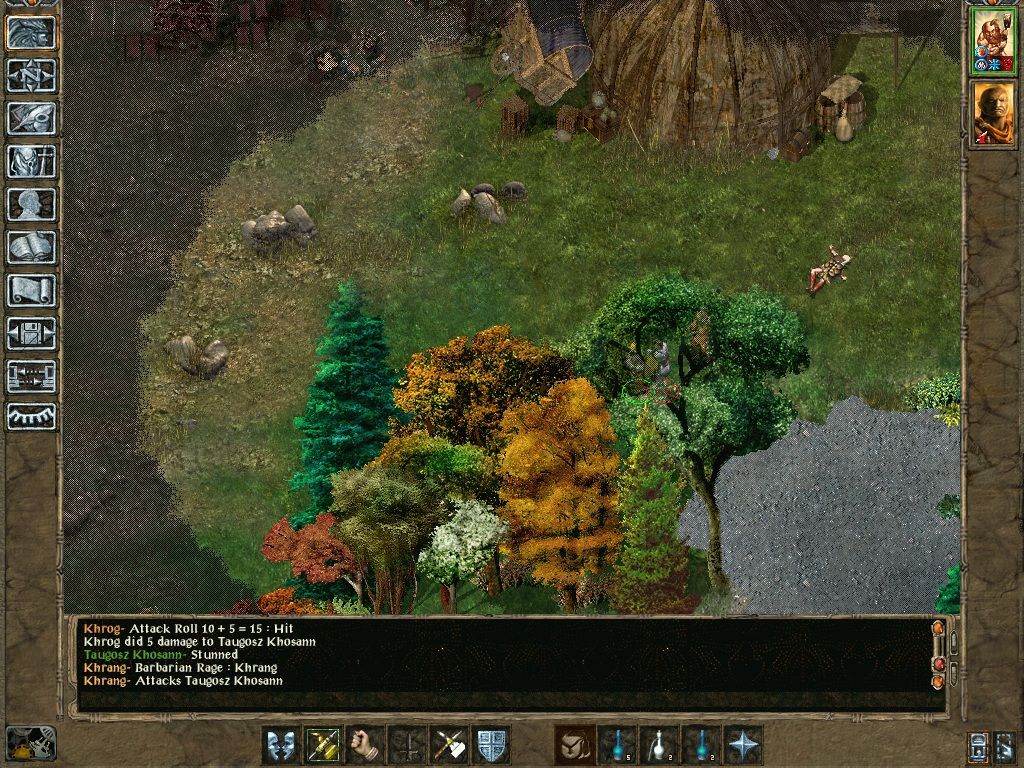Click the scroll icon in the left sidebar

31,290
